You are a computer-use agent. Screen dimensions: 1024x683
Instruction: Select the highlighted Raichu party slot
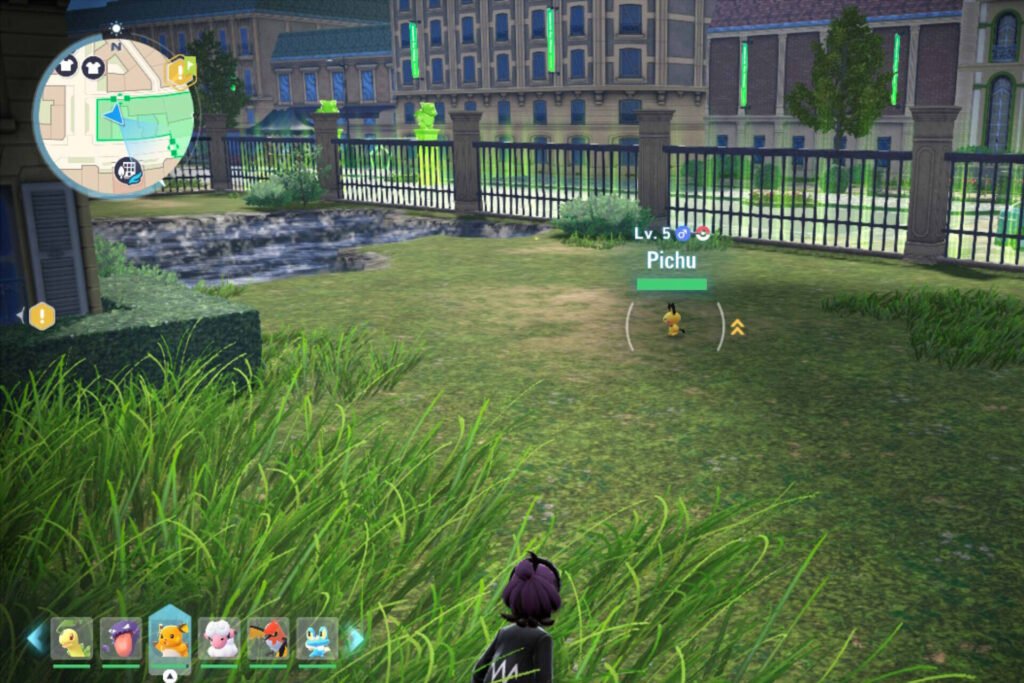click(x=170, y=636)
